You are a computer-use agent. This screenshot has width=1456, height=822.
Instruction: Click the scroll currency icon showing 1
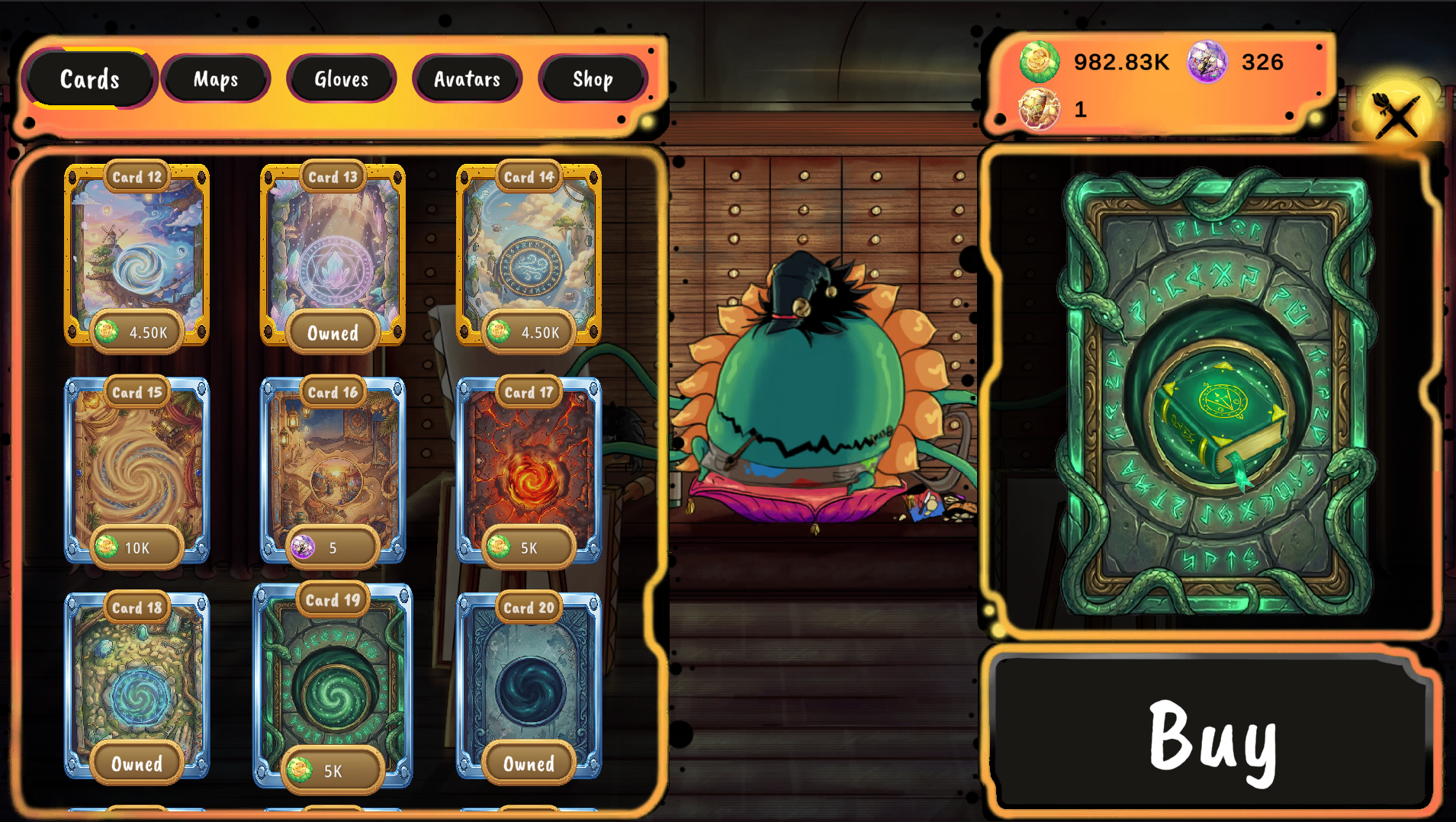(1039, 109)
